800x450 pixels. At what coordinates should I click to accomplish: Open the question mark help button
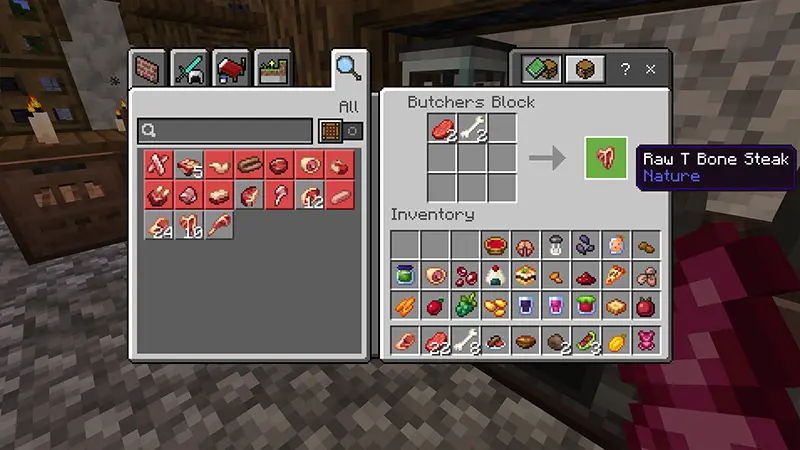(x=626, y=69)
